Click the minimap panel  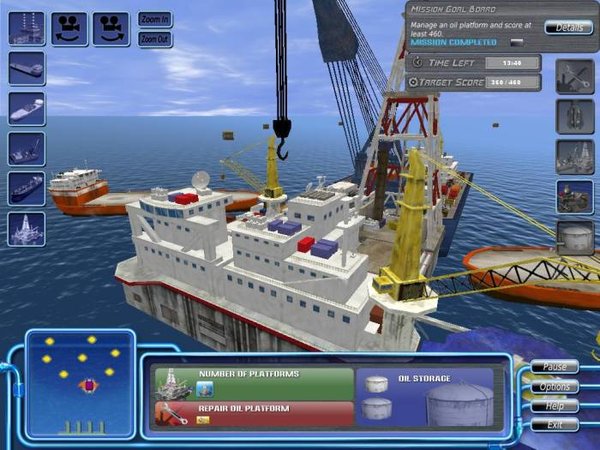click(80, 384)
